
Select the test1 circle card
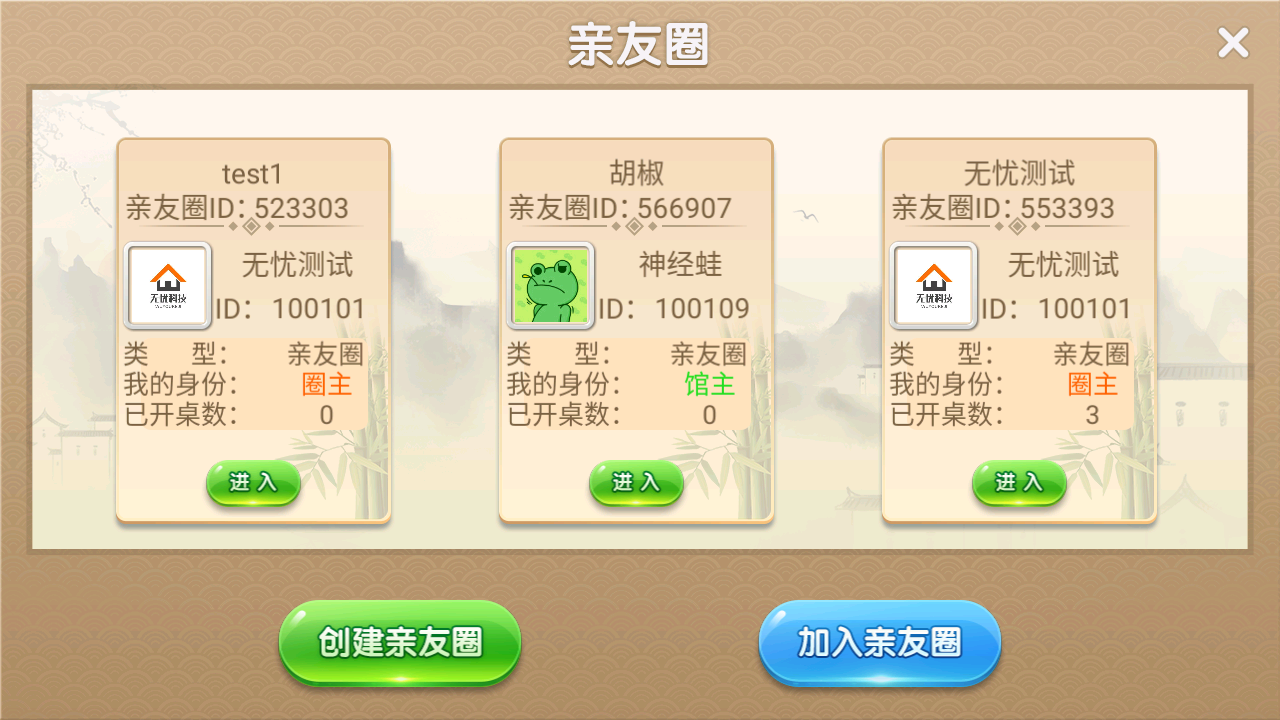point(253,330)
